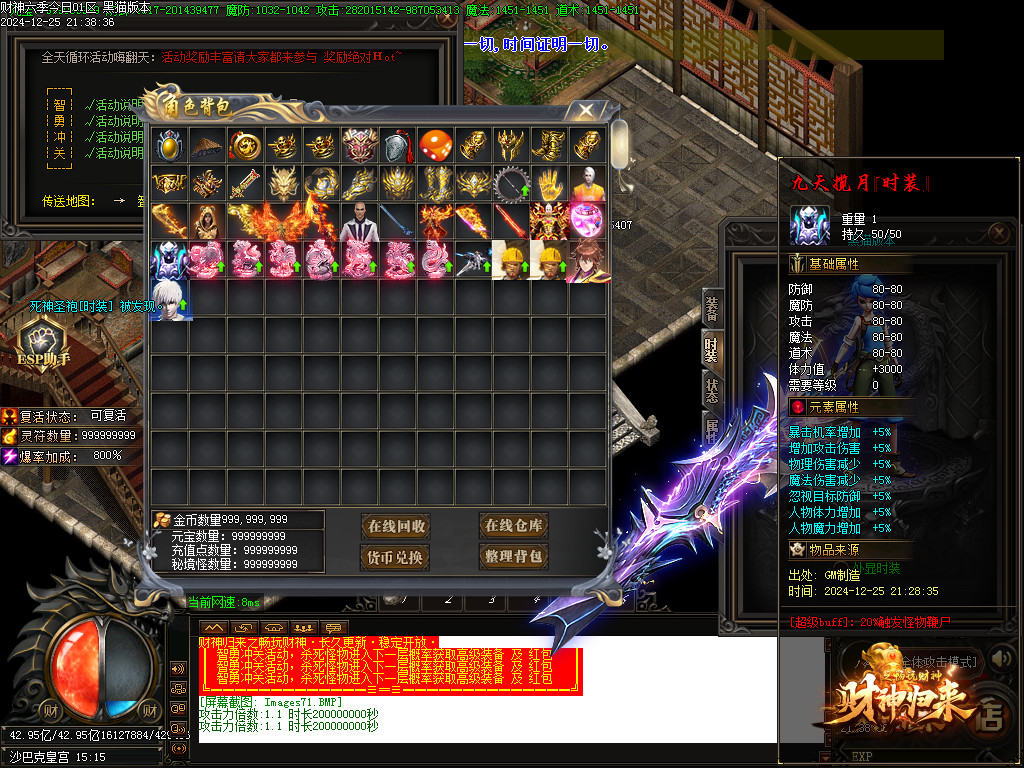
Task: Close the character backpack window
Action: tap(587, 111)
